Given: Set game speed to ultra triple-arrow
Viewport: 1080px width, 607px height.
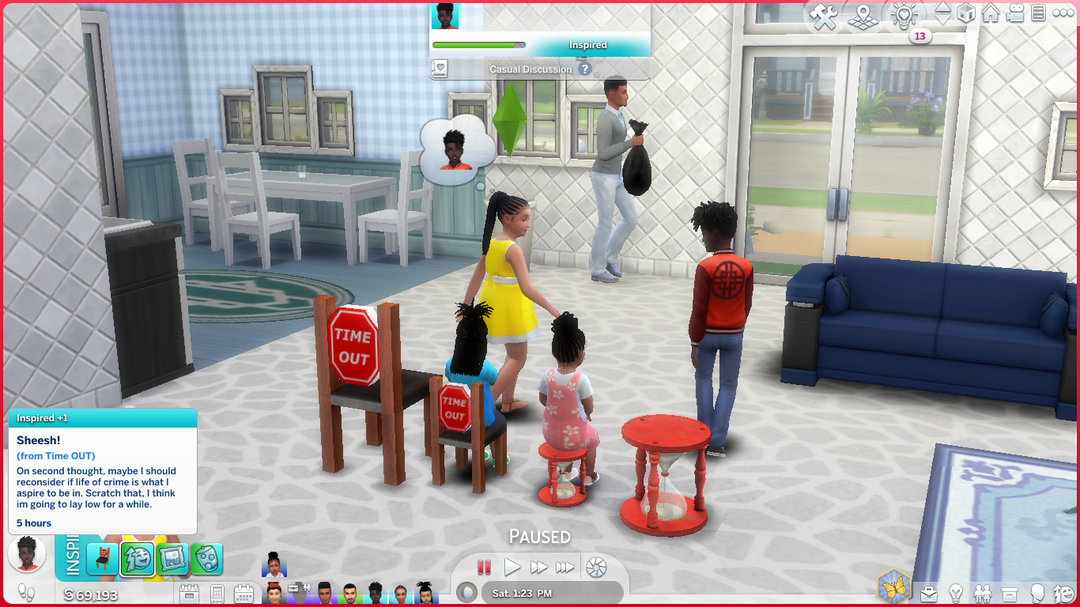Looking at the screenshot, I should (x=565, y=567).
